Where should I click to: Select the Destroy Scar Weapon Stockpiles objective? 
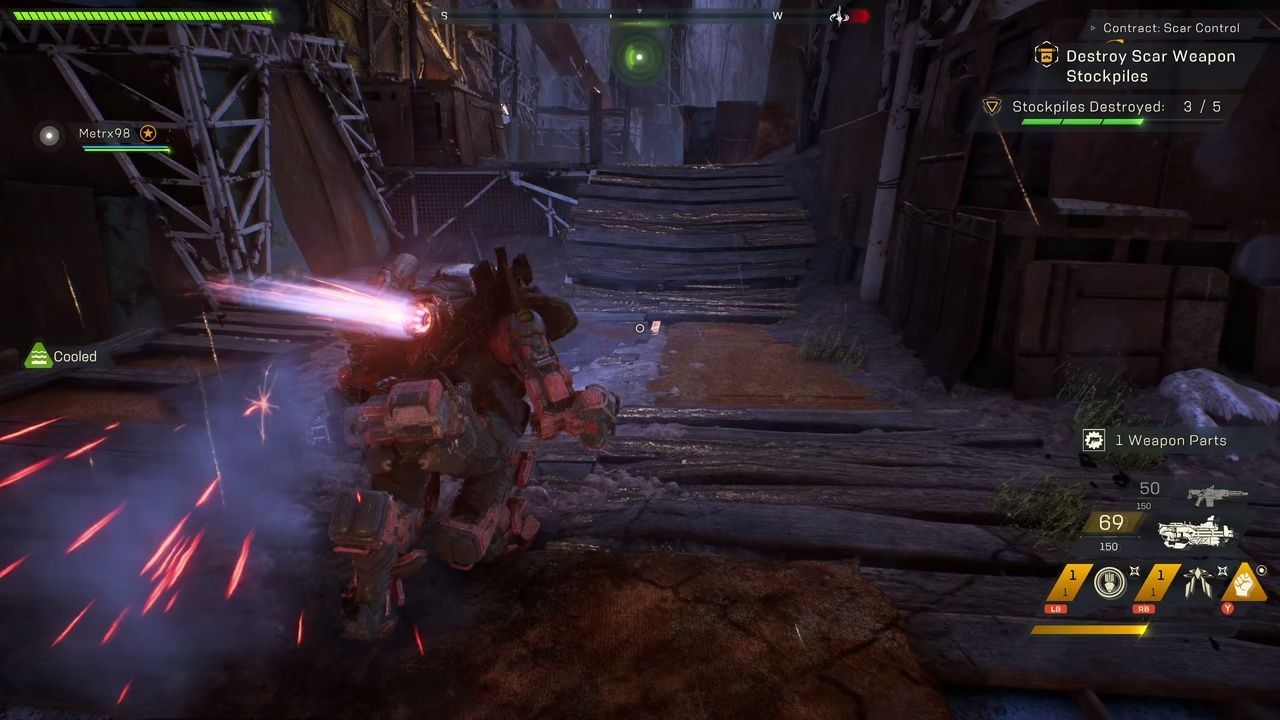[1150, 66]
